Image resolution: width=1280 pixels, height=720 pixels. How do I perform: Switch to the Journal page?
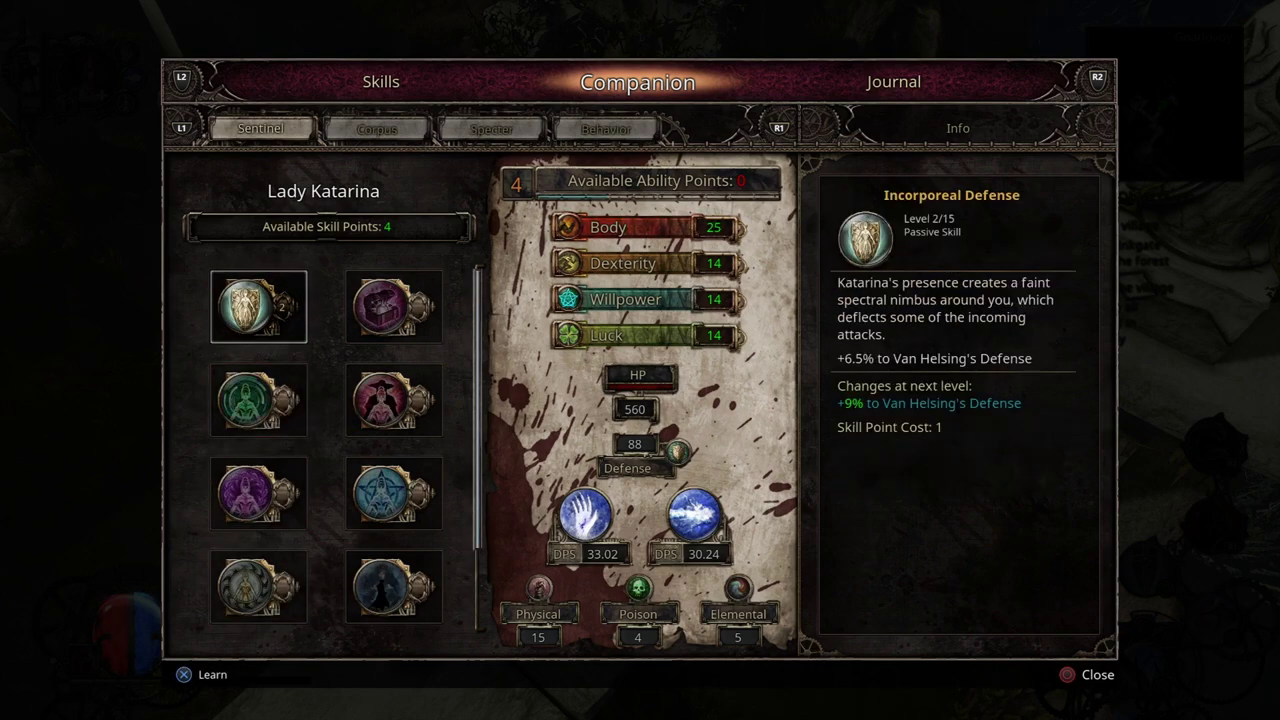pos(893,82)
